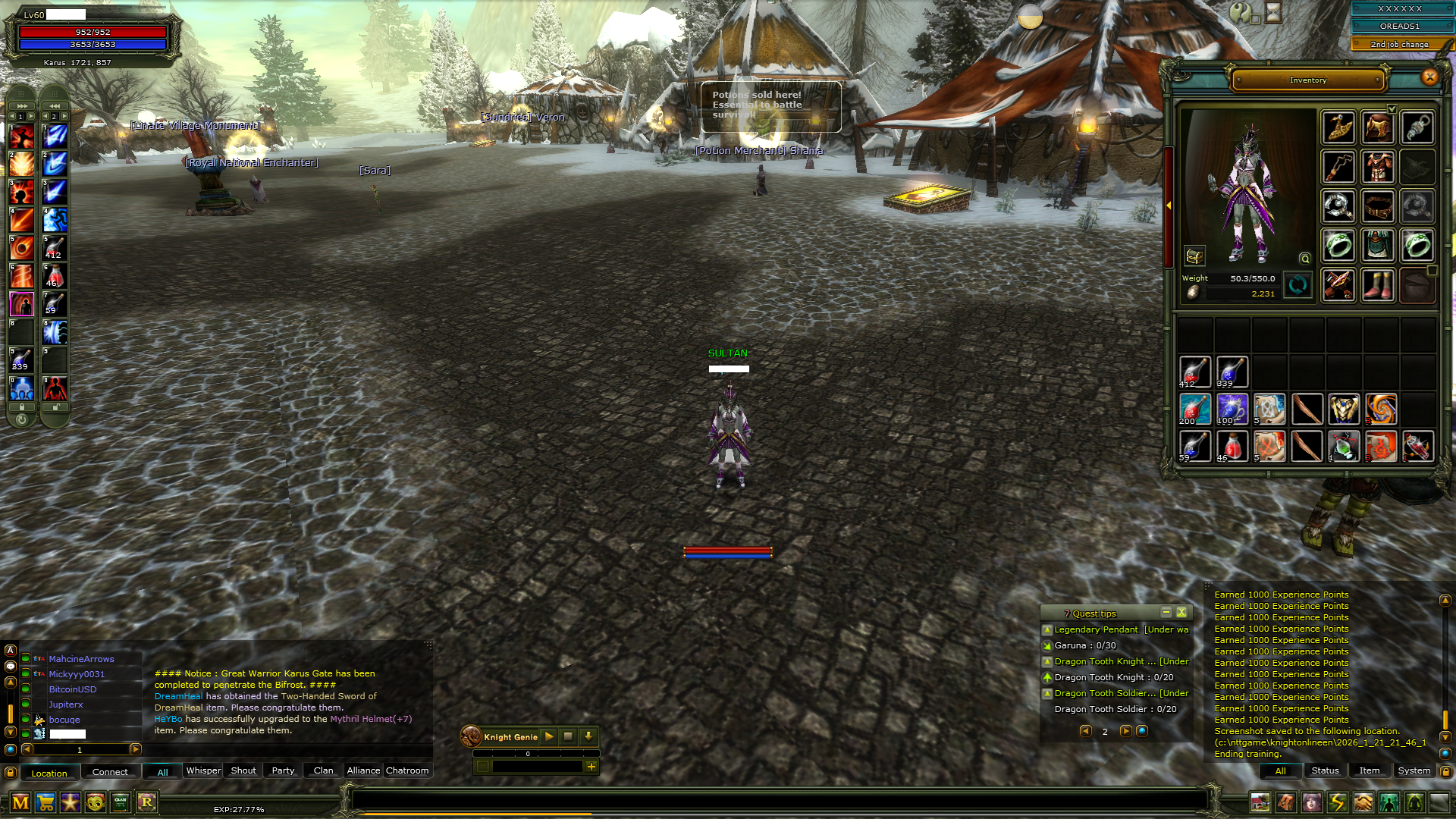Minimize the Quest tips panel
1456x819 pixels.
click(1166, 613)
